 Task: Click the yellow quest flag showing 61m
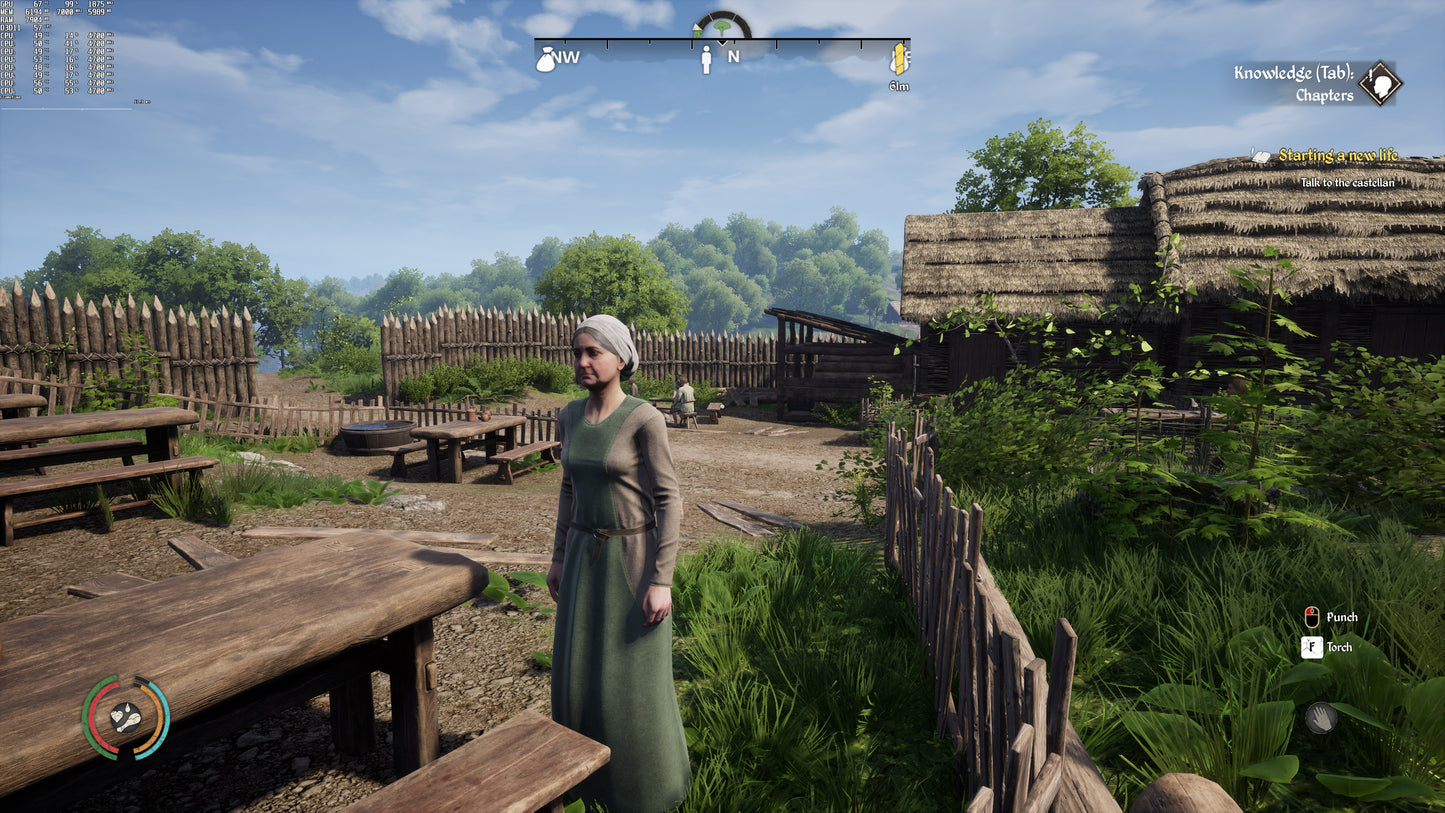(x=898, y=60)
